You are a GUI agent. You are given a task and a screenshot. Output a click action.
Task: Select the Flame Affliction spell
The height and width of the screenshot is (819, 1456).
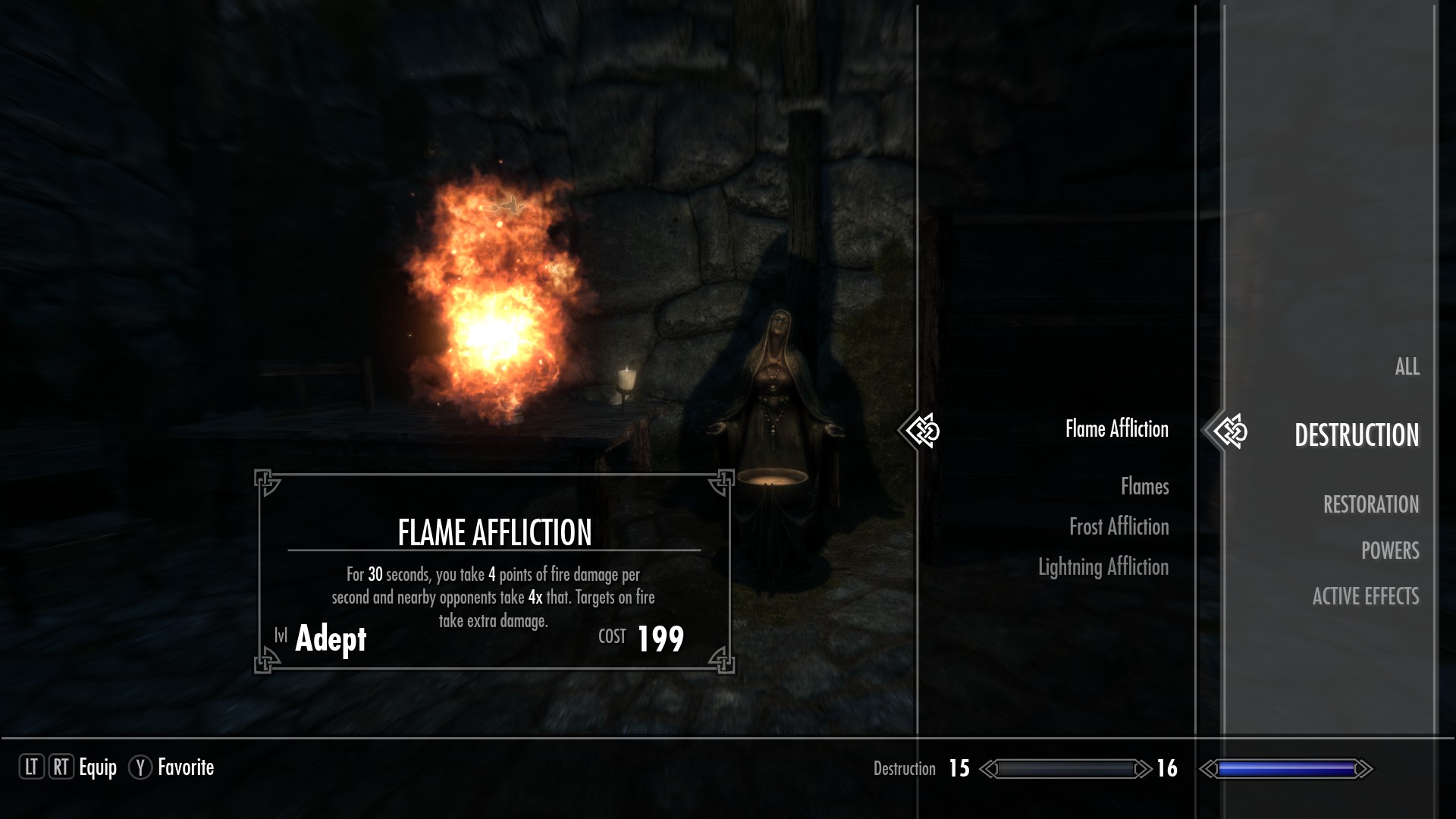tap(1116, 429)
